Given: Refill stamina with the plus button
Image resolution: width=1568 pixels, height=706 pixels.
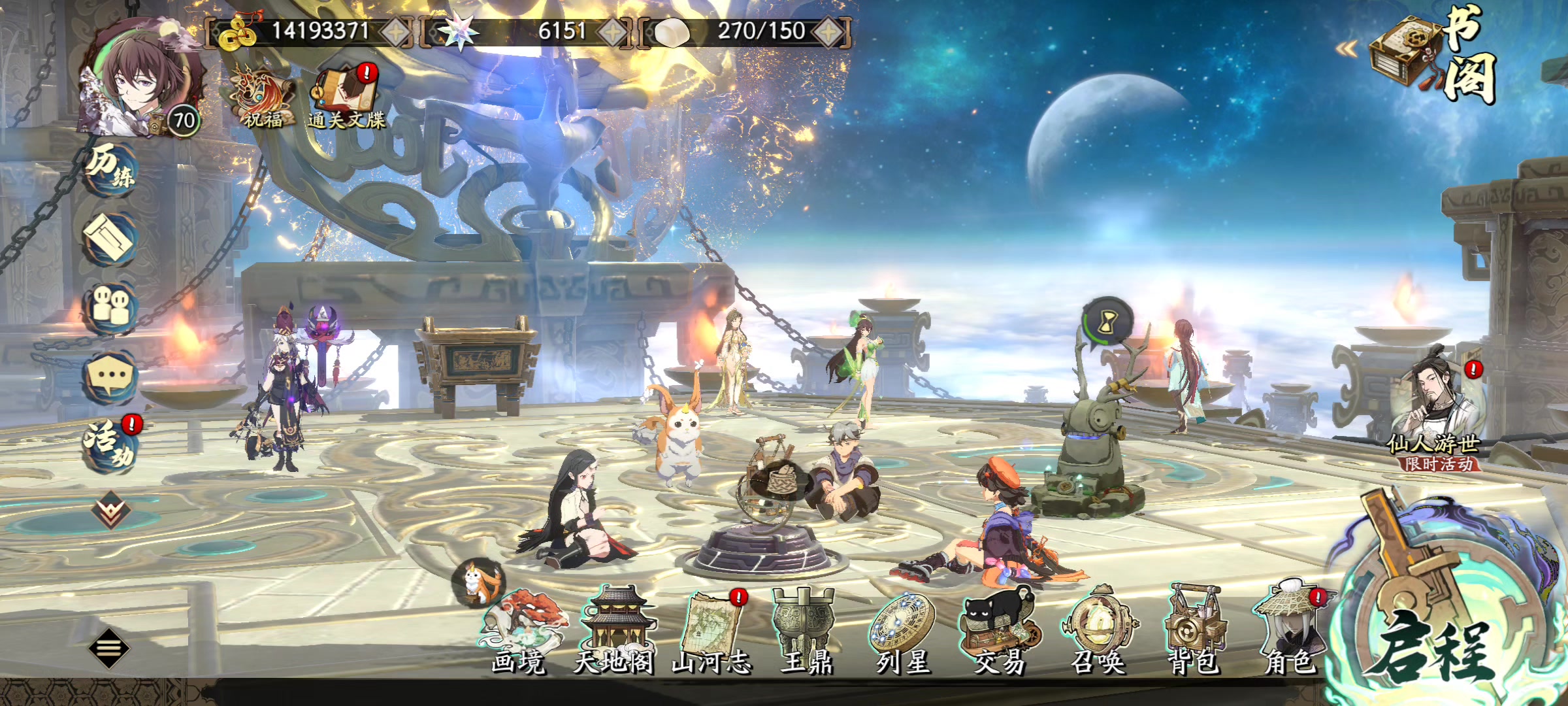Looking at the screenshot, I should 828,32.
